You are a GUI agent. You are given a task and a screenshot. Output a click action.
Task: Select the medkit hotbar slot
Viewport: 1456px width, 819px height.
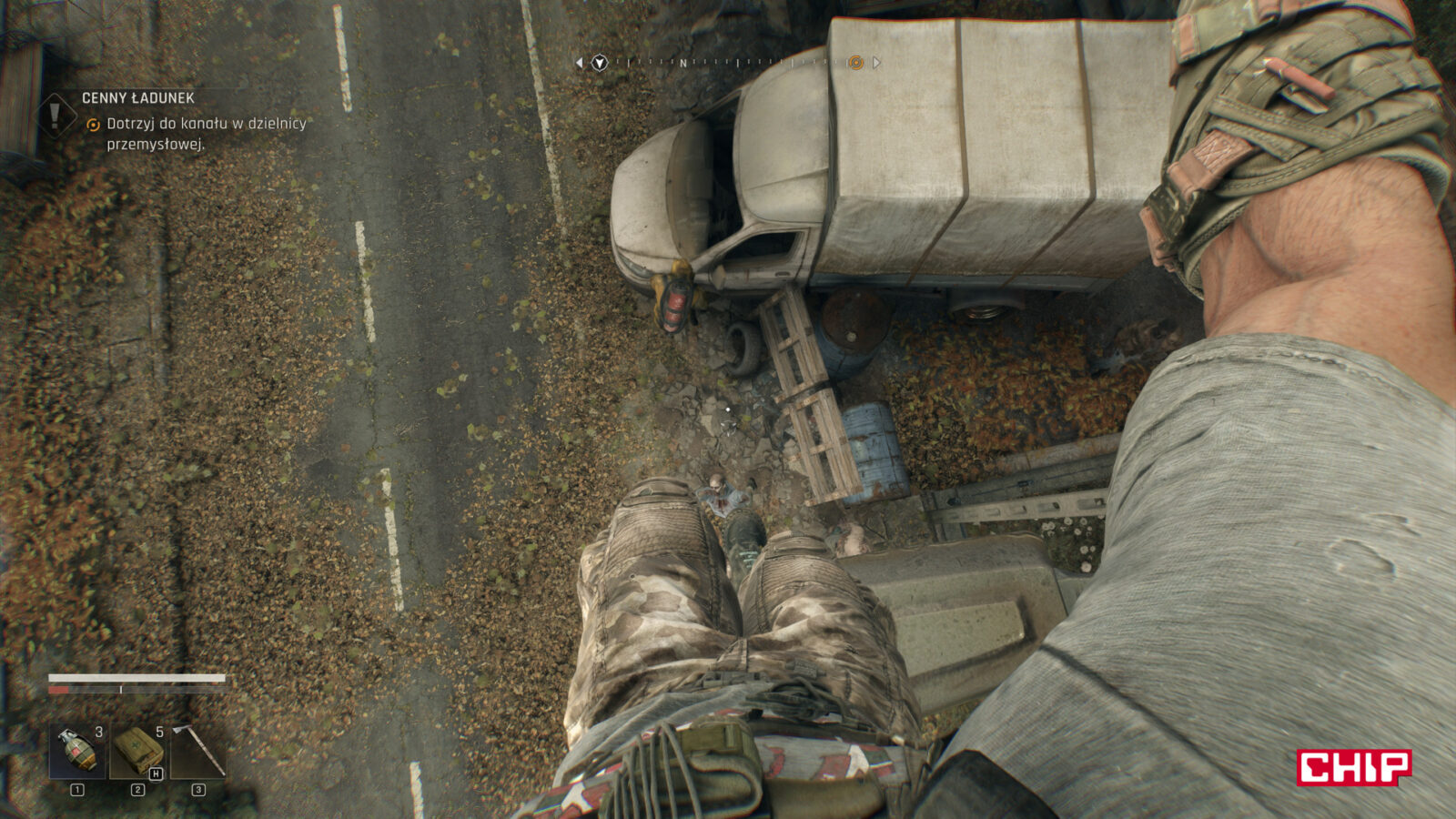pos(137,752)
